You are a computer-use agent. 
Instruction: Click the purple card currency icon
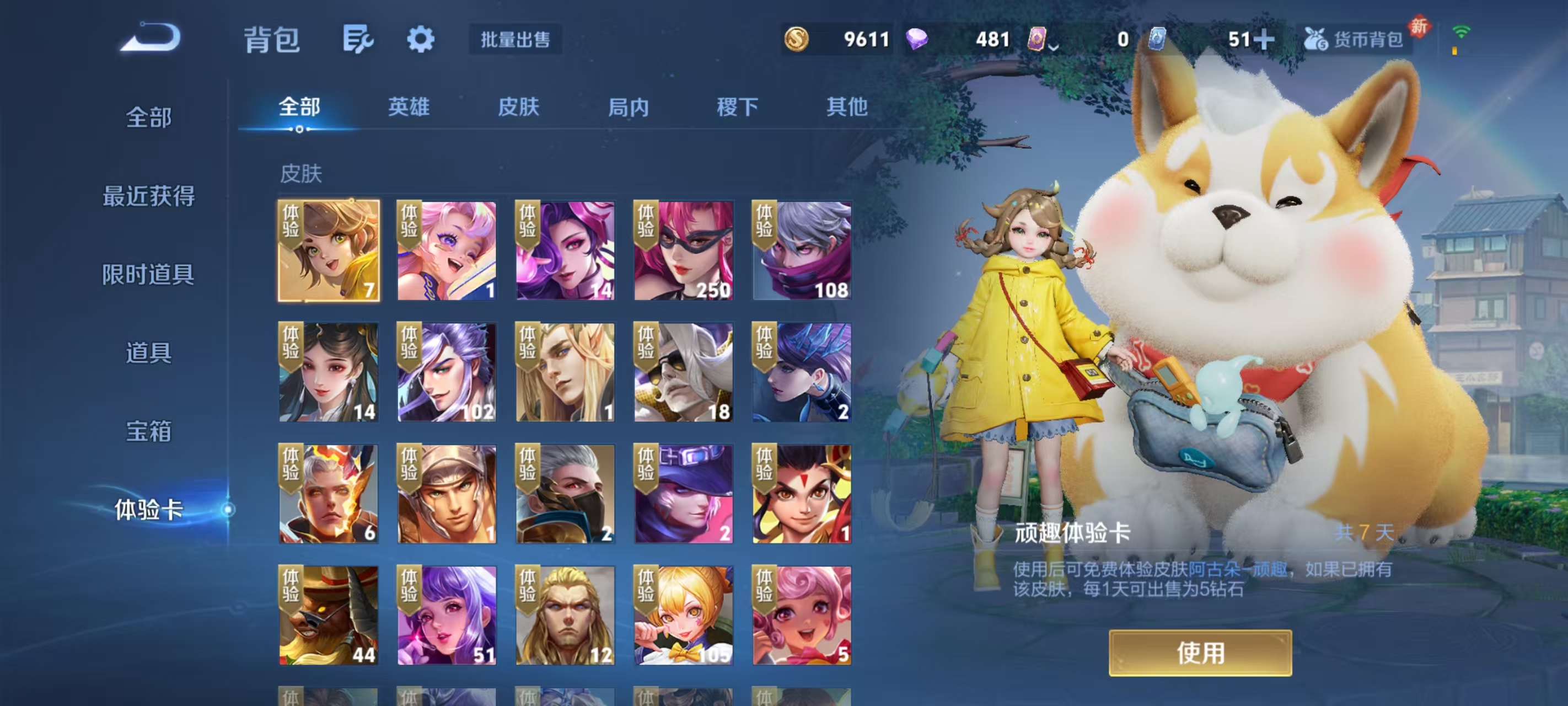coord(1038,39)
